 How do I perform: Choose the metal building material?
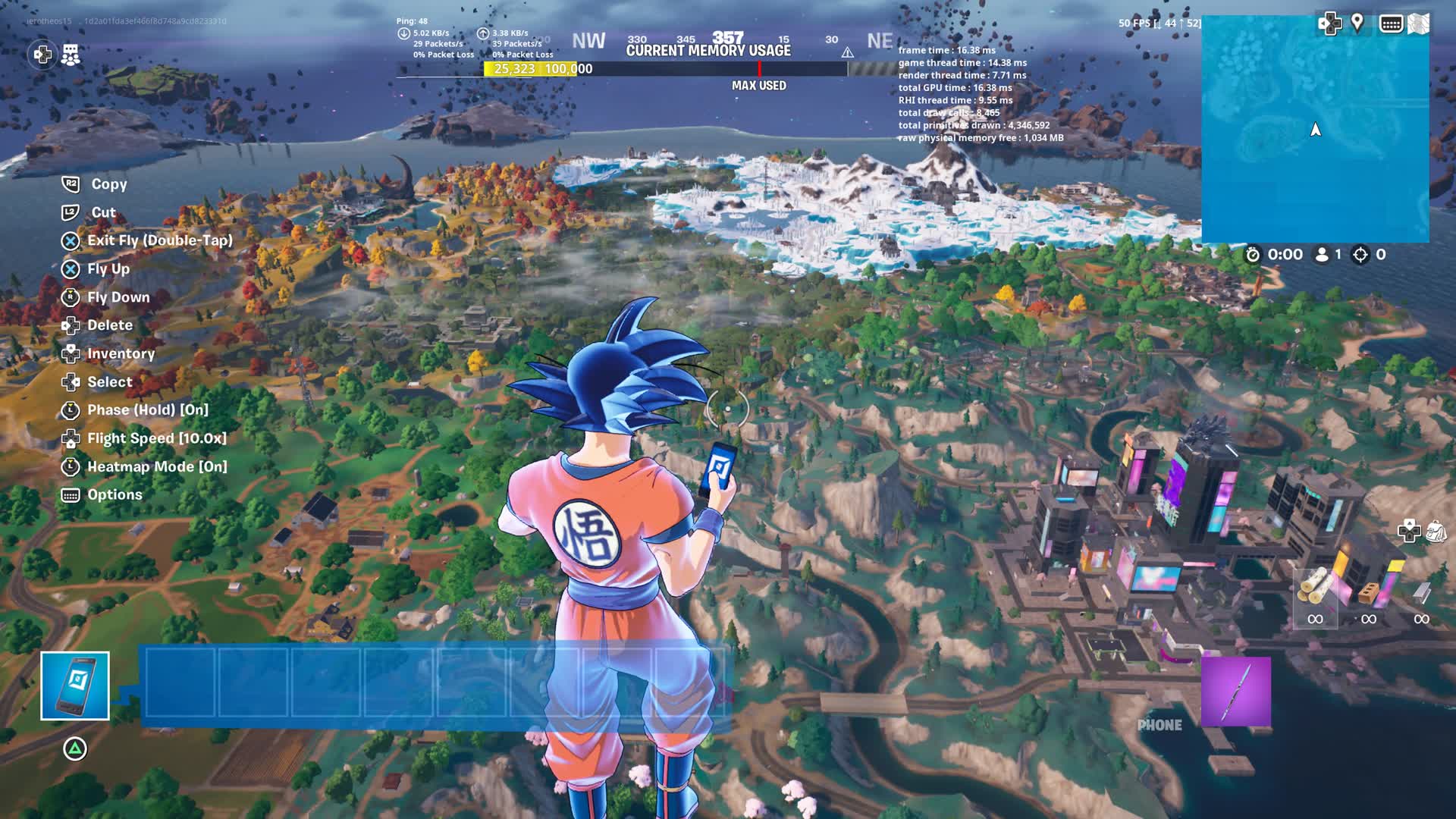coord(1421,591)
